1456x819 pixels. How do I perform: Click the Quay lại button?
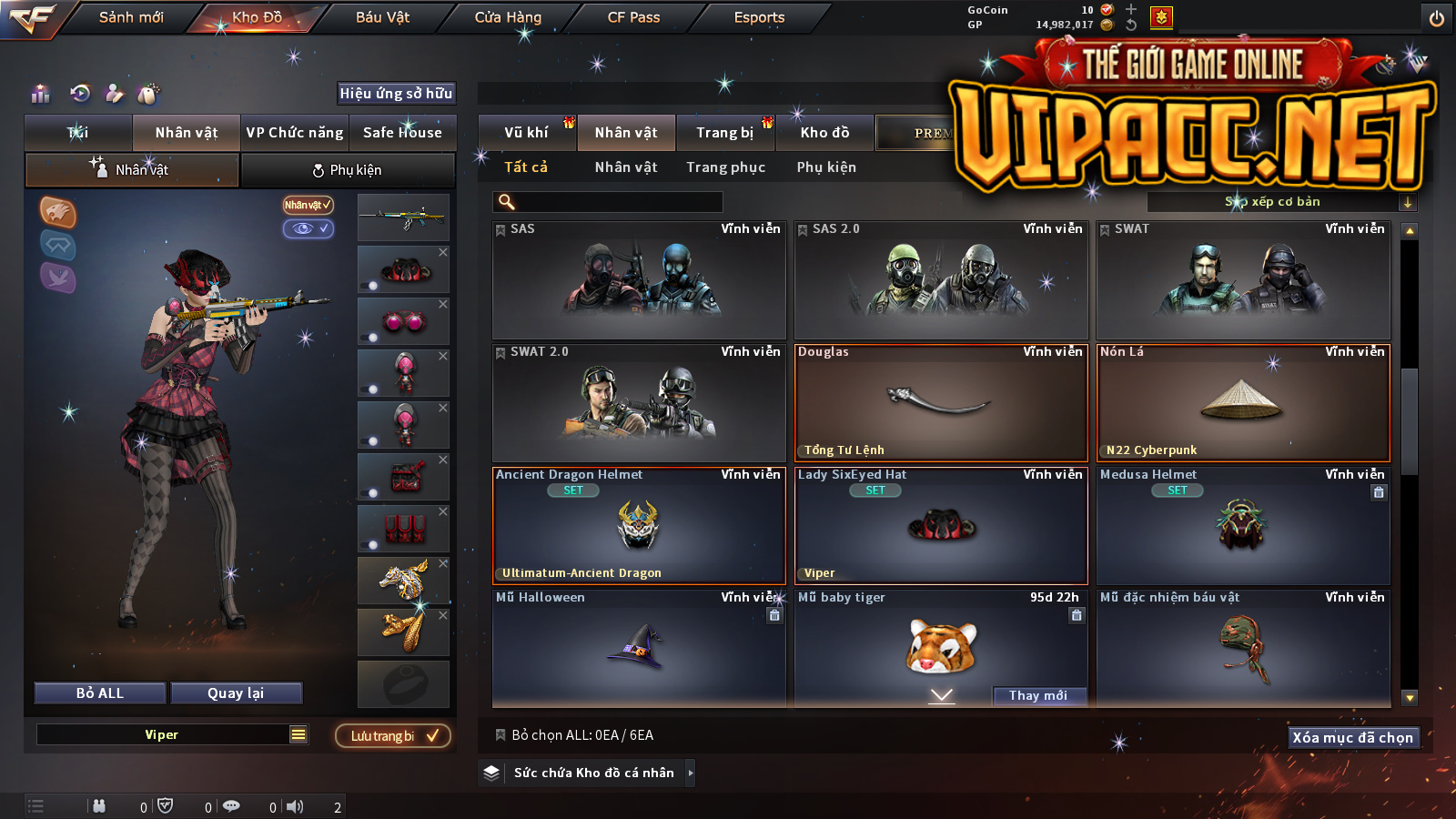click(236, 693)
